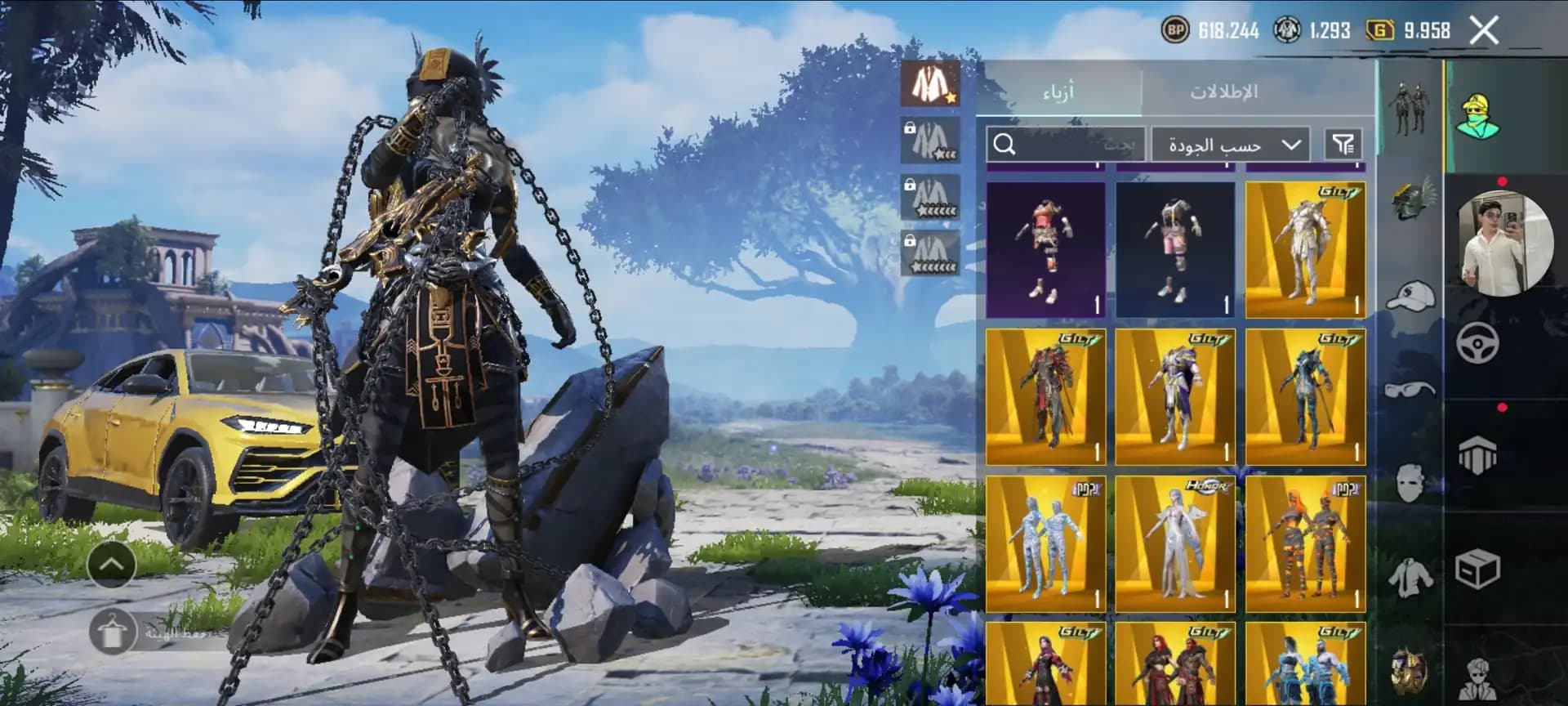Choose the pink shorts outfit tile
Image resolution: width=1568 pixels, height=706 pixels.
click(1174, 249)
